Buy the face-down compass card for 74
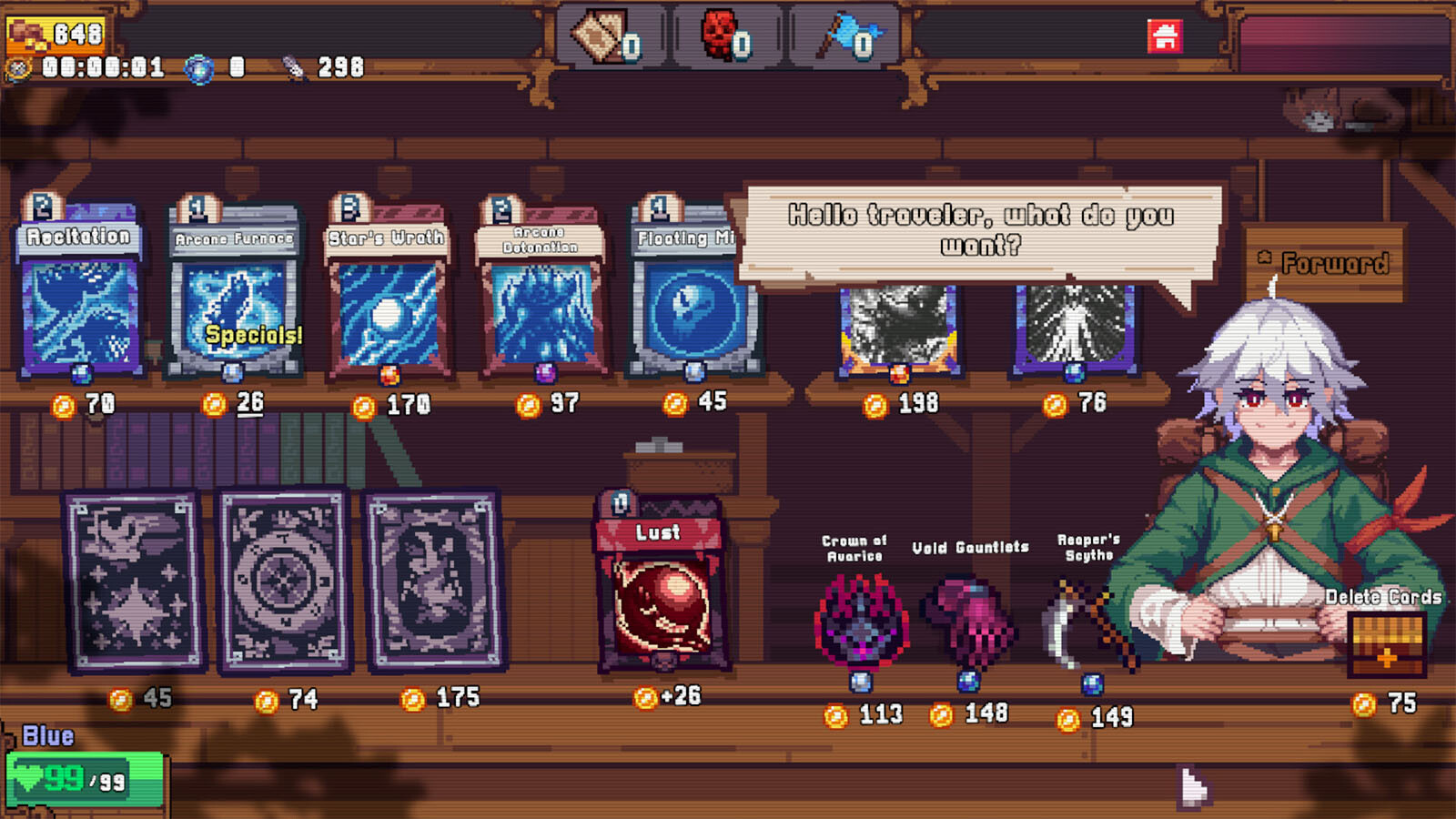Image resolution: width=1456 pixels, height=819 pixels. pos(285,582)
